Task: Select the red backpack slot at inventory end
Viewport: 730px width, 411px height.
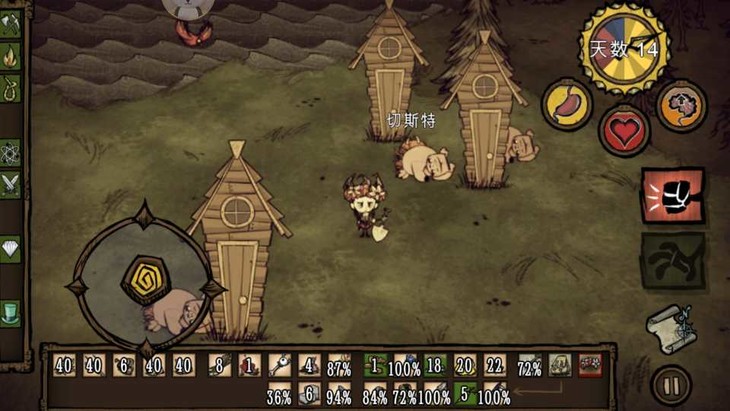Action: point(590,366)
